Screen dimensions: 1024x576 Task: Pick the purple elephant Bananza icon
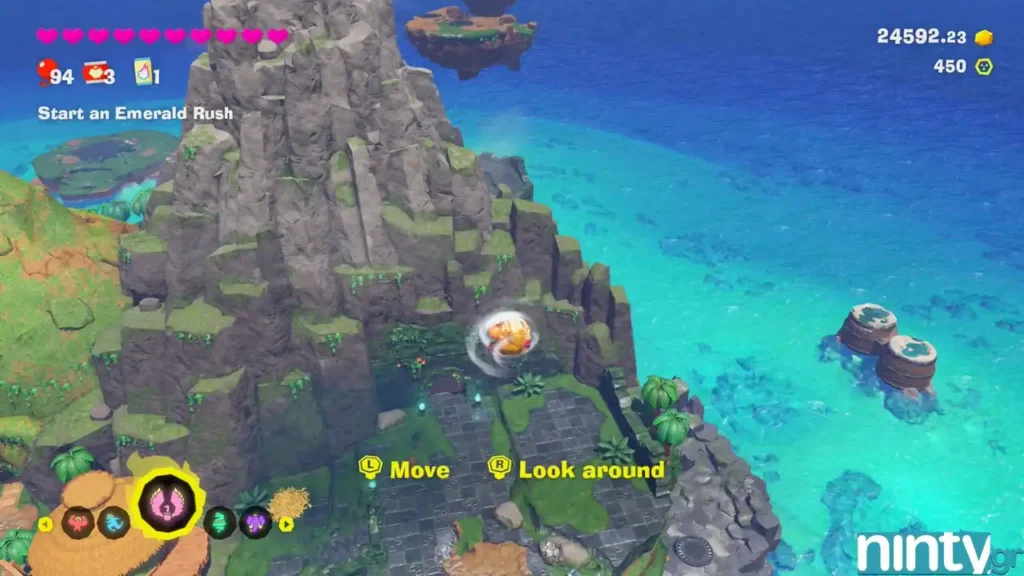coord(256,522)
